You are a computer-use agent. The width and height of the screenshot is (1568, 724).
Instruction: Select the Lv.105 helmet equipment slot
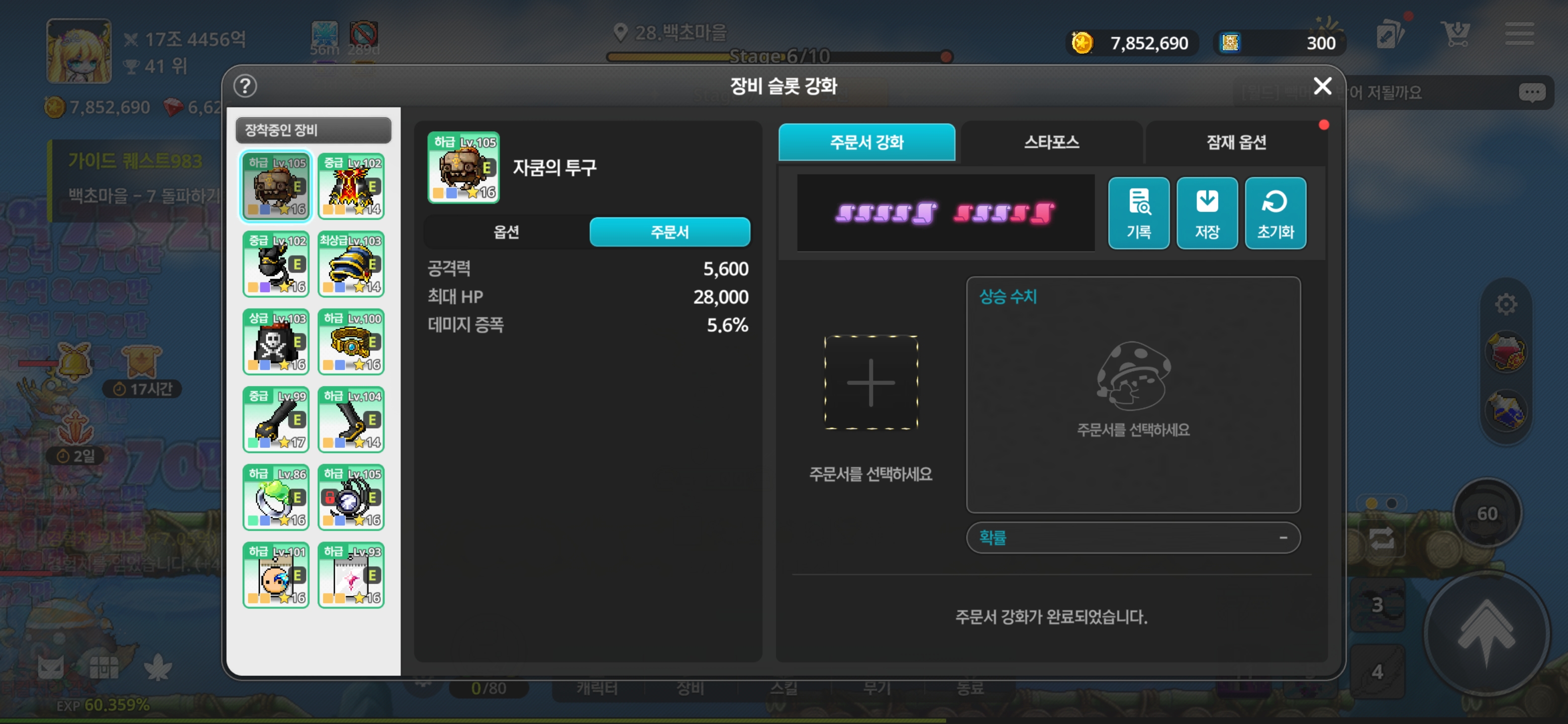[276, 186]
